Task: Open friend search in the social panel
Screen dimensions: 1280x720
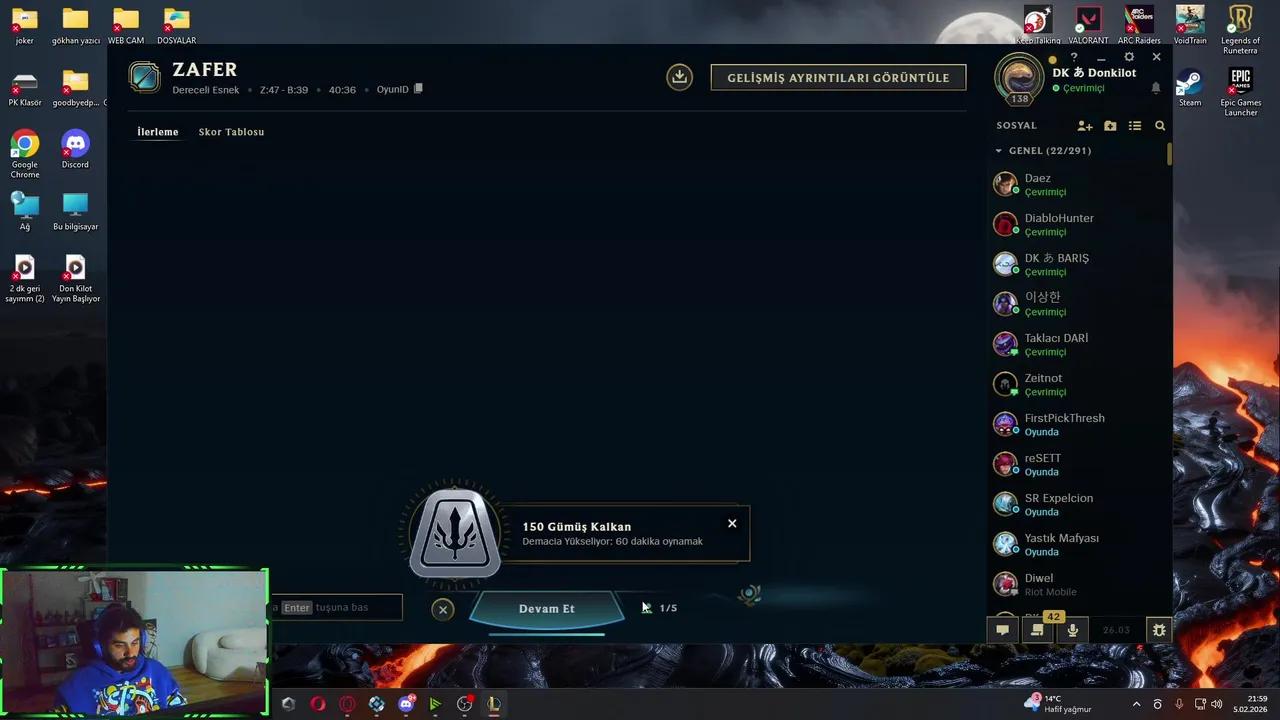Action: click(x=1159, y=125)
